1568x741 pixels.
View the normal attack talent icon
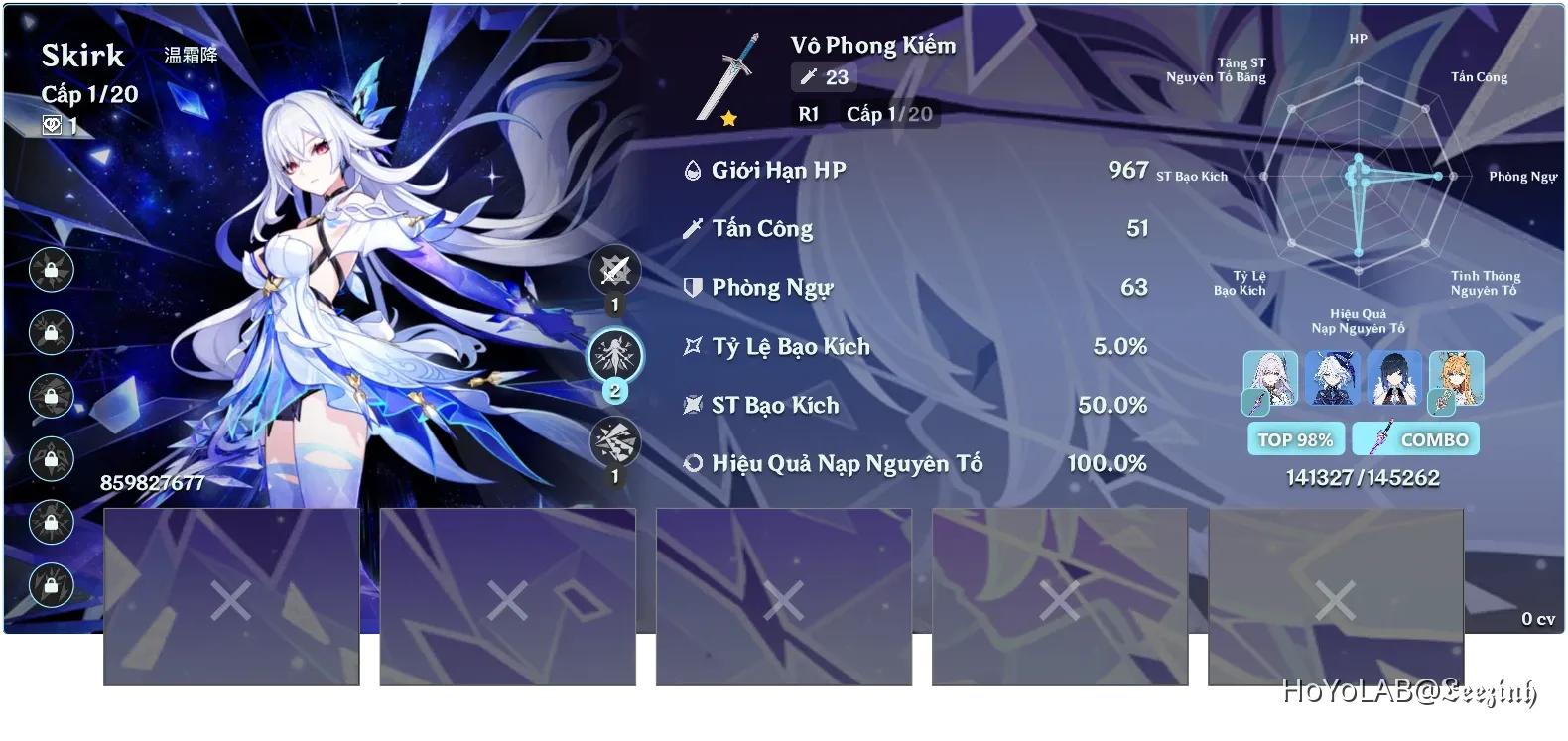click(x=615, y=270)
